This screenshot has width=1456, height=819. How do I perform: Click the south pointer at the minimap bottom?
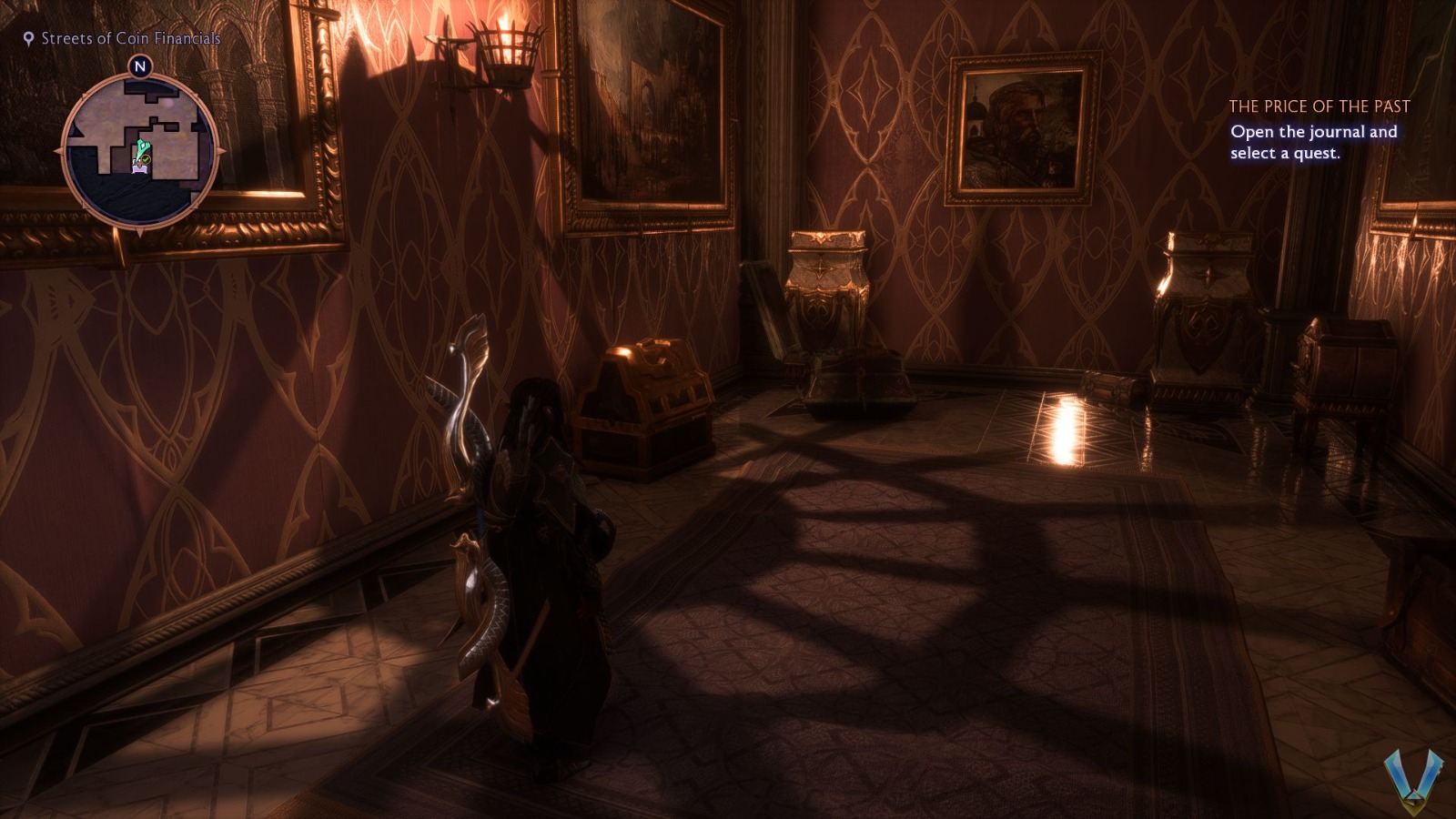click(140, 230)
